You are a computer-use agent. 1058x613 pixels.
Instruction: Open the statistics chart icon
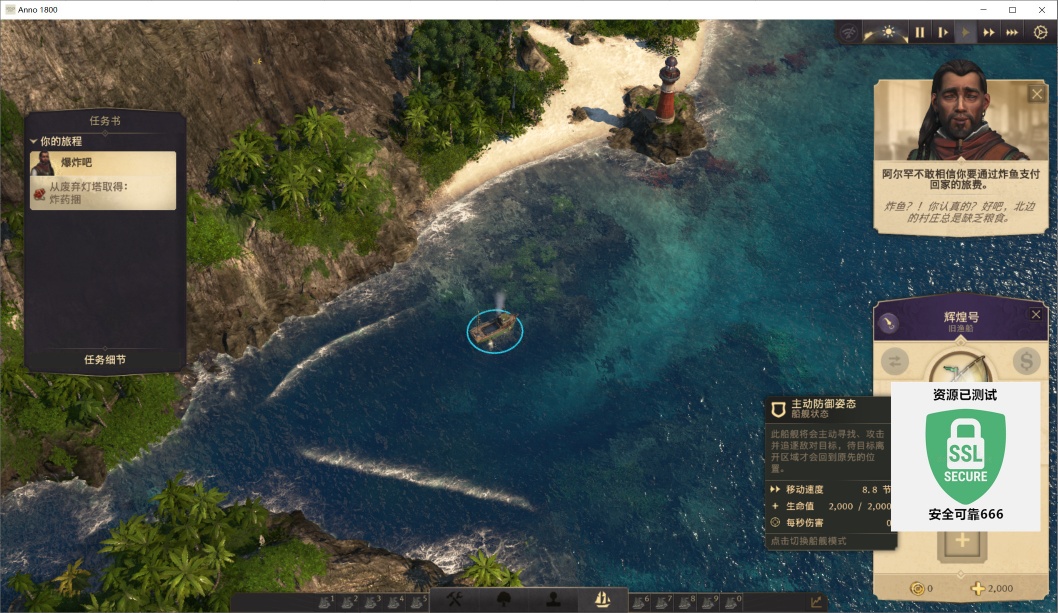click(x=816, y=602)
